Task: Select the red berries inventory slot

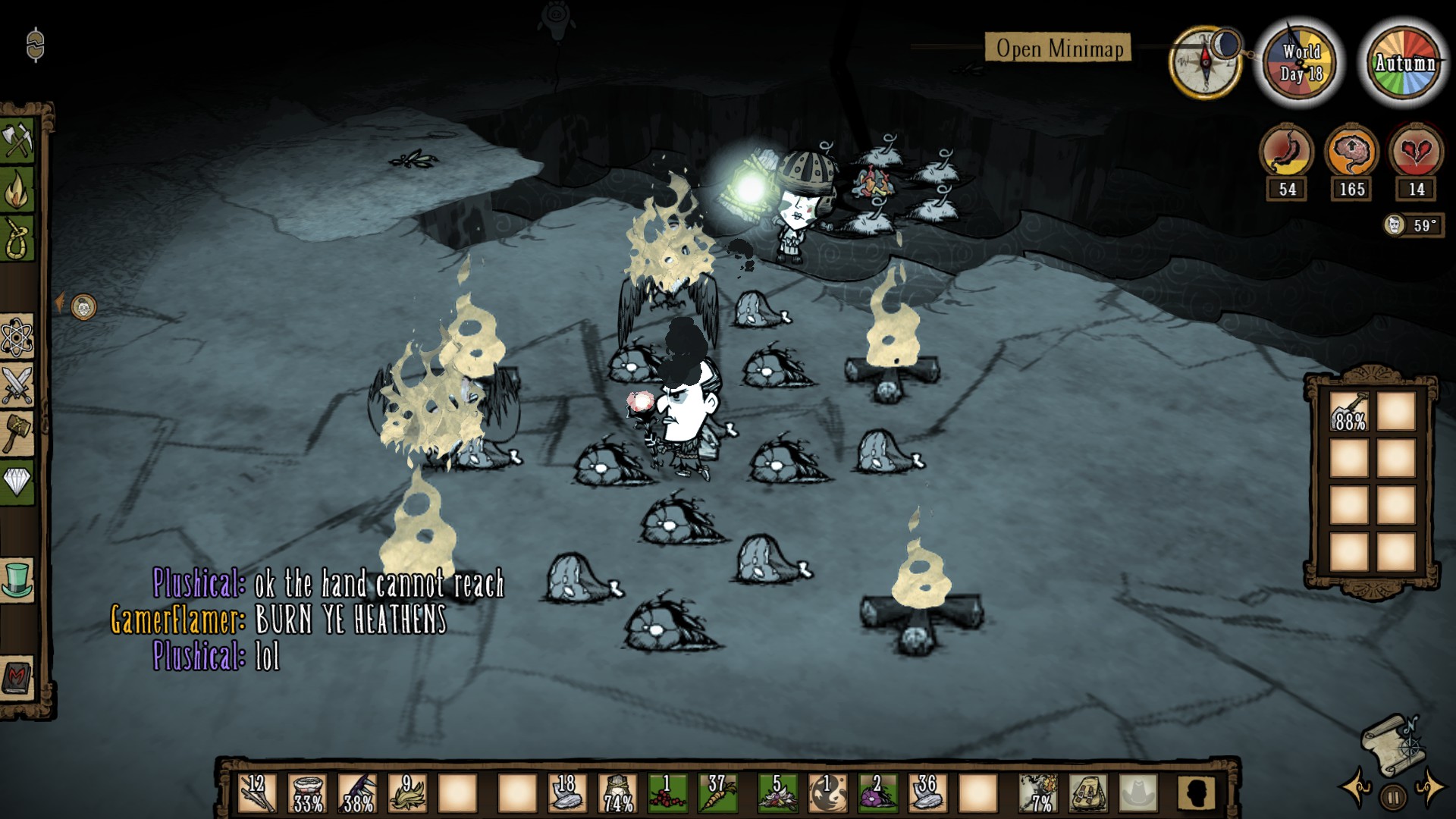Action: pos(667,793)
